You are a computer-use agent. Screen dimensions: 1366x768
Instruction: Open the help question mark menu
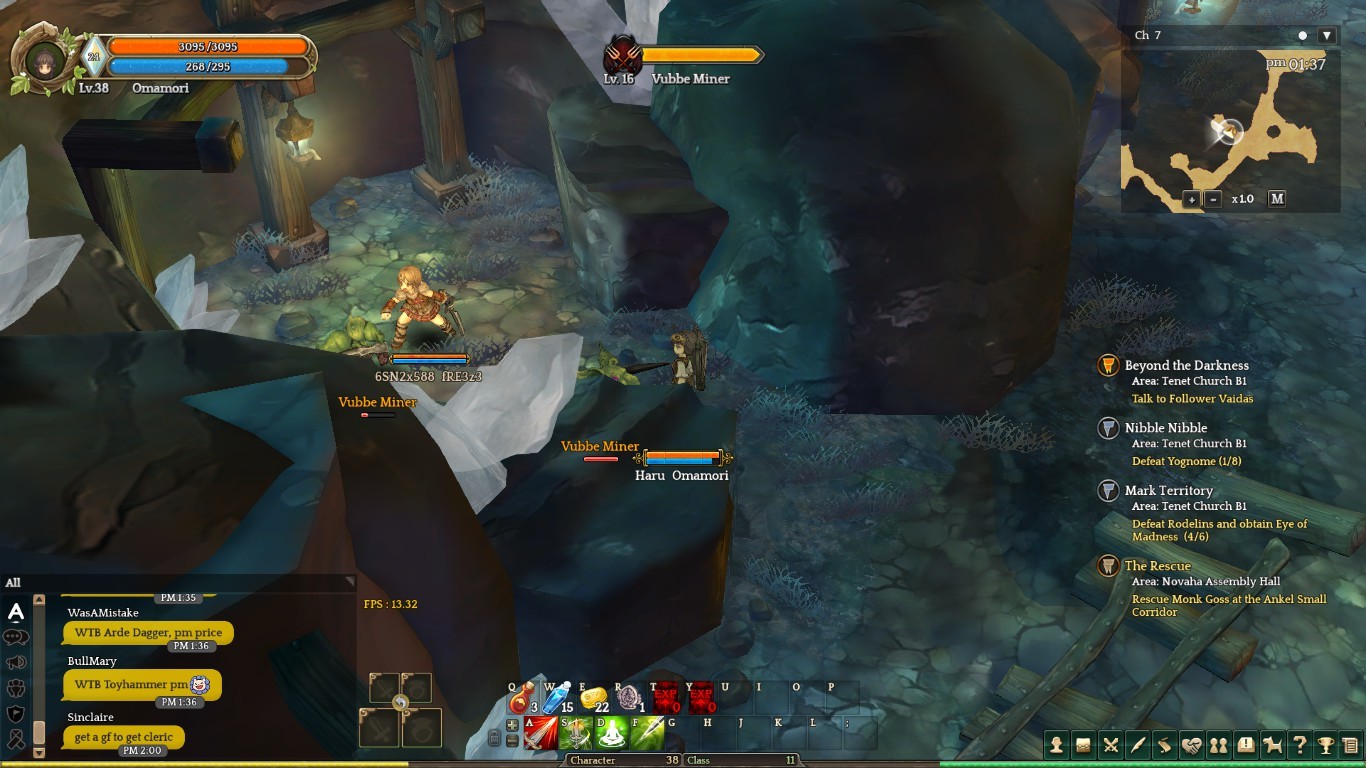pyautogui.click(x=1299, y=745)
